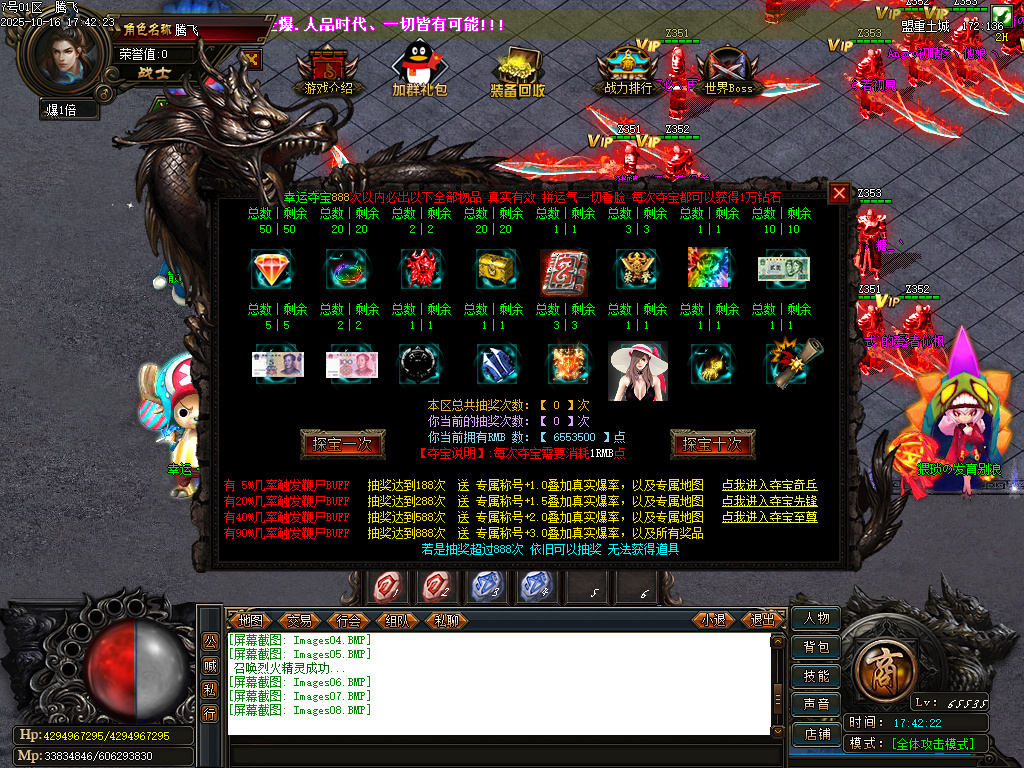Open the 游戏介绍 game introduction icon

point(328,70)
